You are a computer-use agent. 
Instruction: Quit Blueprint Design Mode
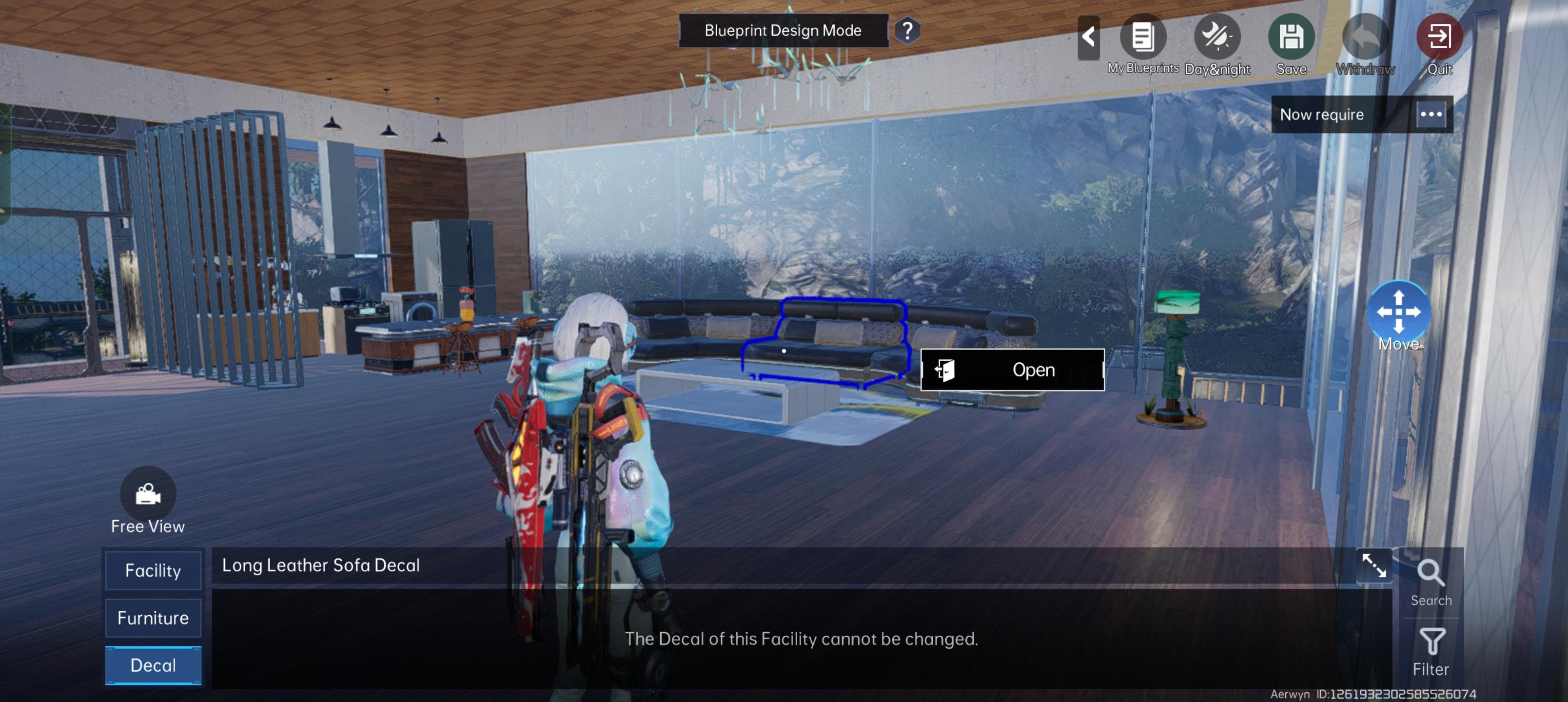click(x=1439, y=38)
